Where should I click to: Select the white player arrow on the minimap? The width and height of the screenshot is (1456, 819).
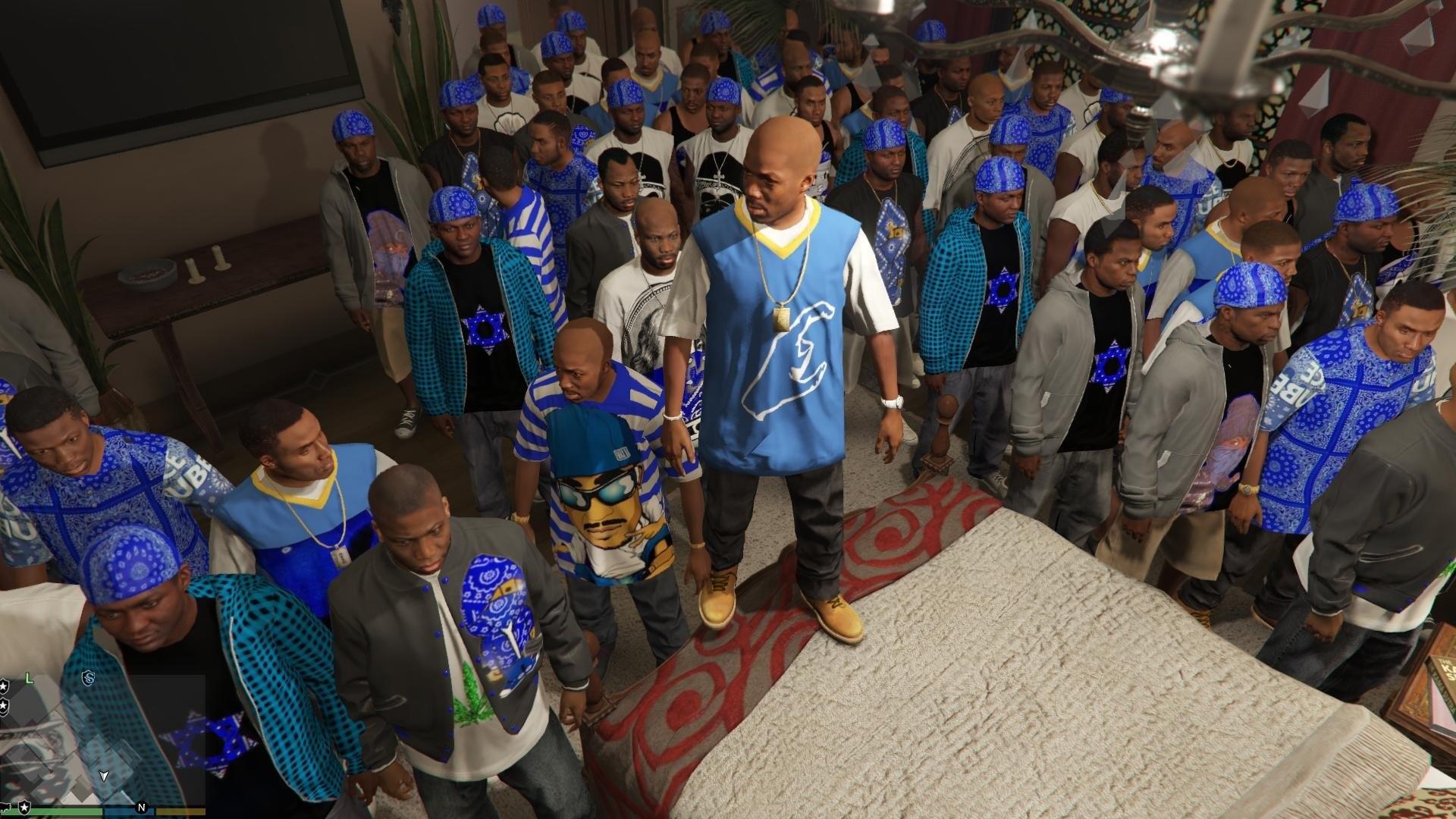[104, 777]
